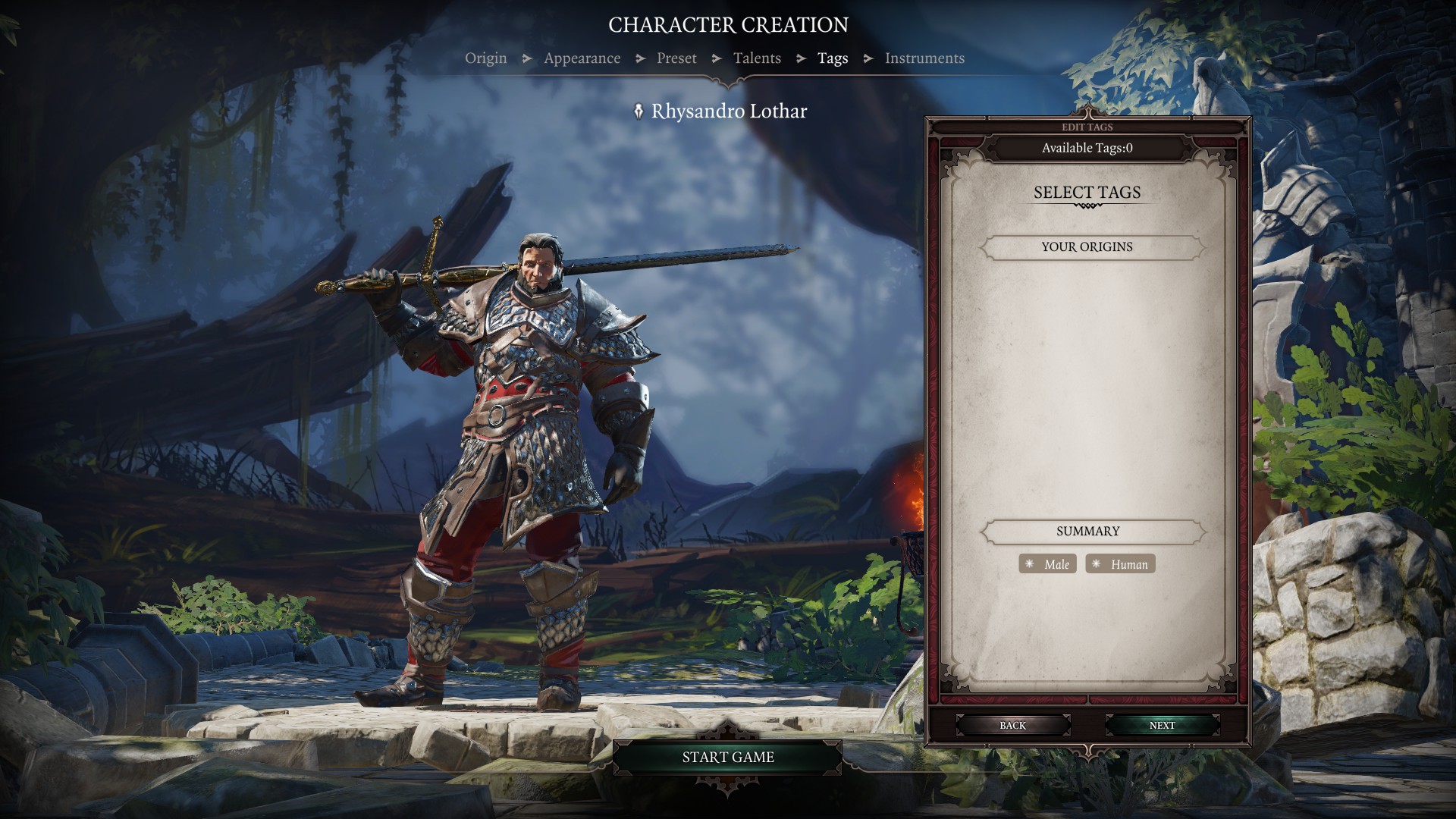Click the START GAME button
This screenshot has height=819, width=1456.
coord(728,757)
